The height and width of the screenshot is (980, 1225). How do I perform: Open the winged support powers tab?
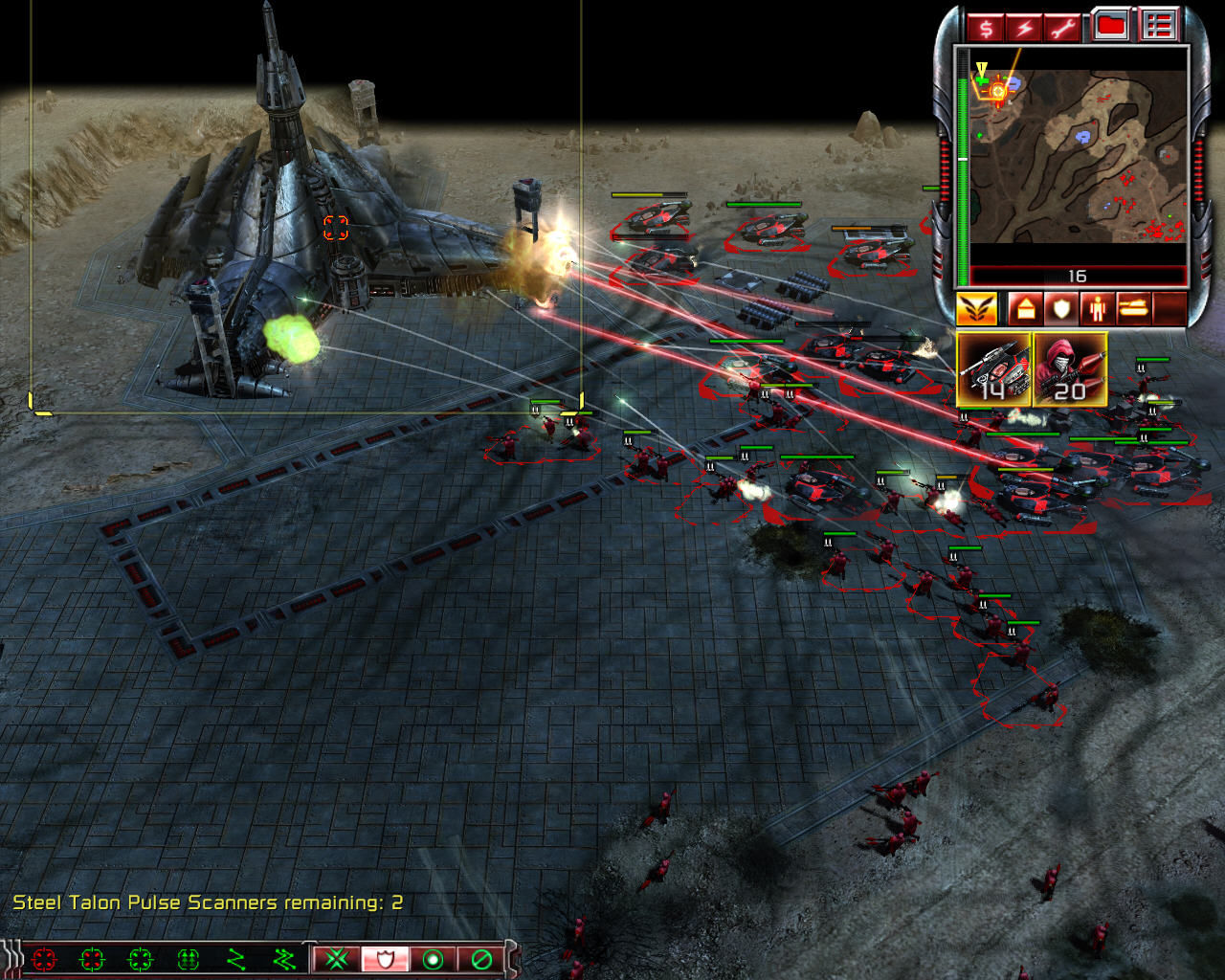[x=977, y=309]
